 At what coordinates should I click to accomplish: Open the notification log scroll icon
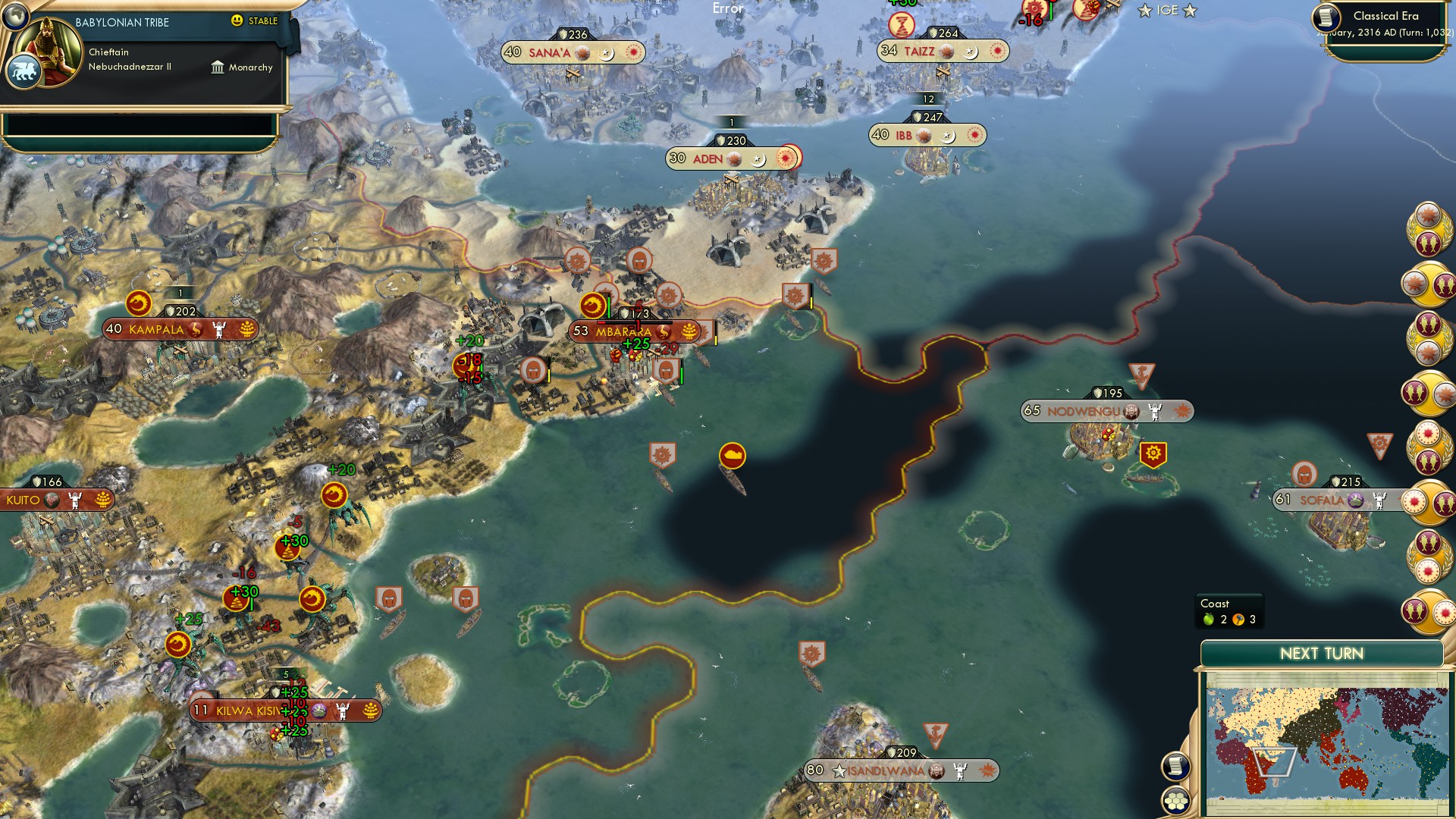(x=1175, y=766)
